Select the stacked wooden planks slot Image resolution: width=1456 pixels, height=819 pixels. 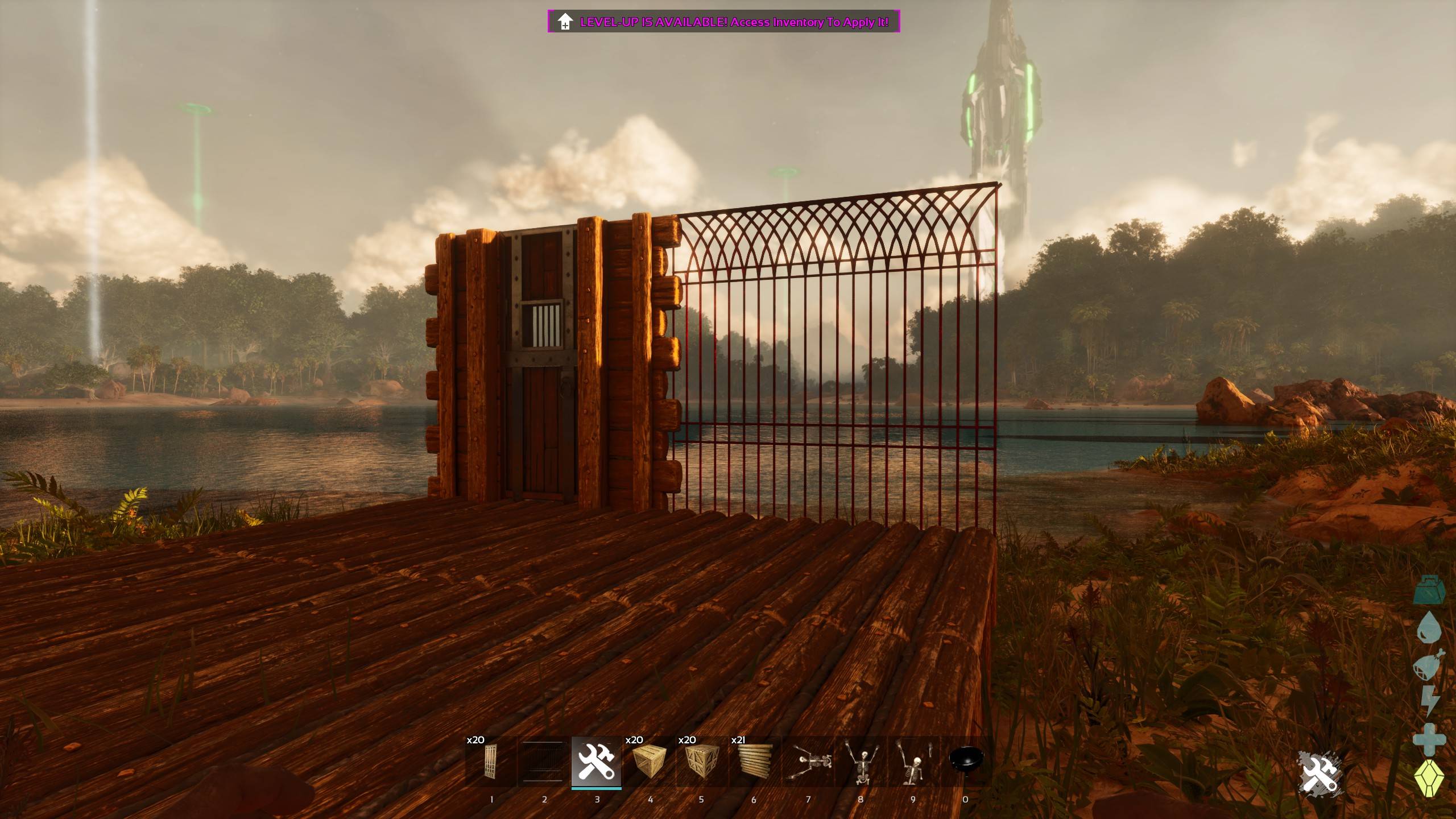pos(754,762)
